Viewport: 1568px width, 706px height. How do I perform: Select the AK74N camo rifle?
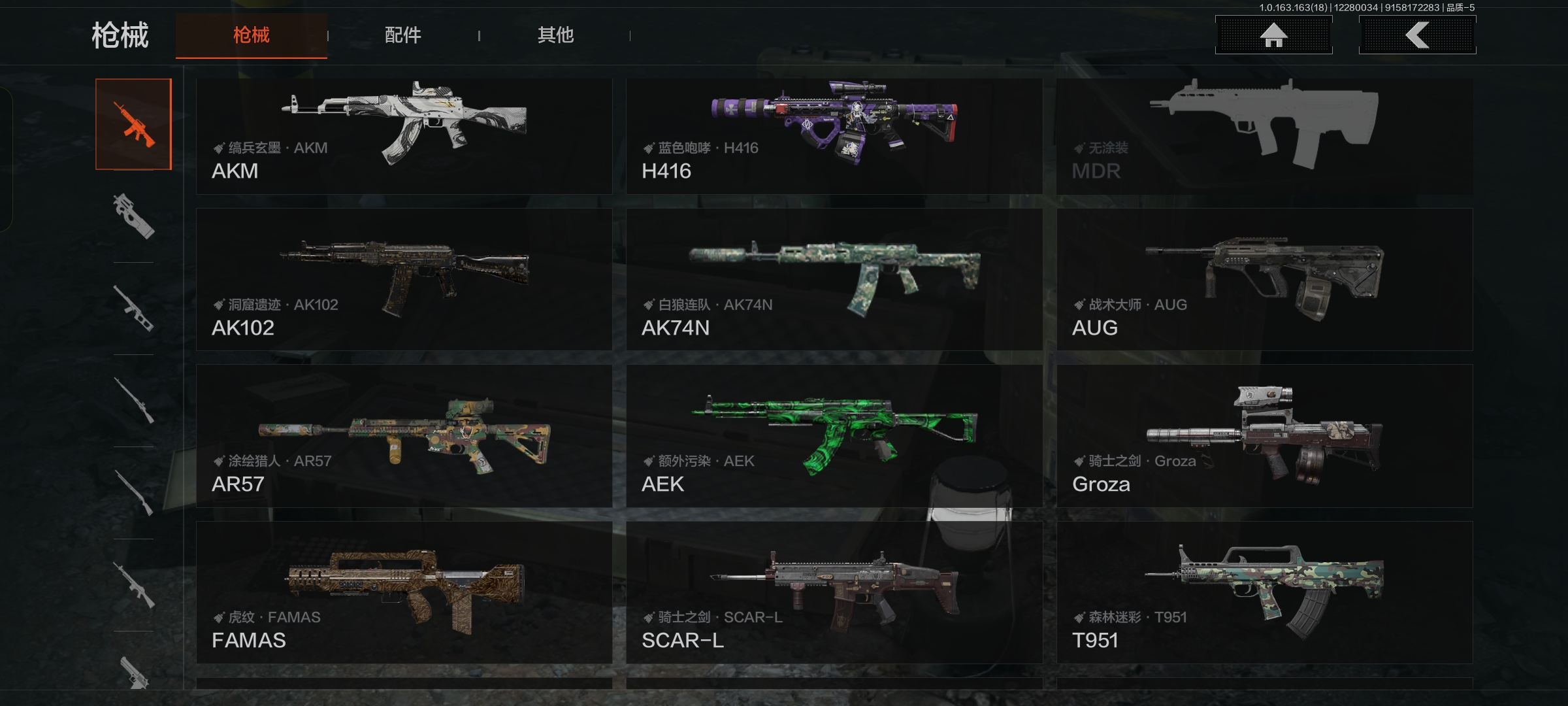pyautogui.click(x=834, y=279)
